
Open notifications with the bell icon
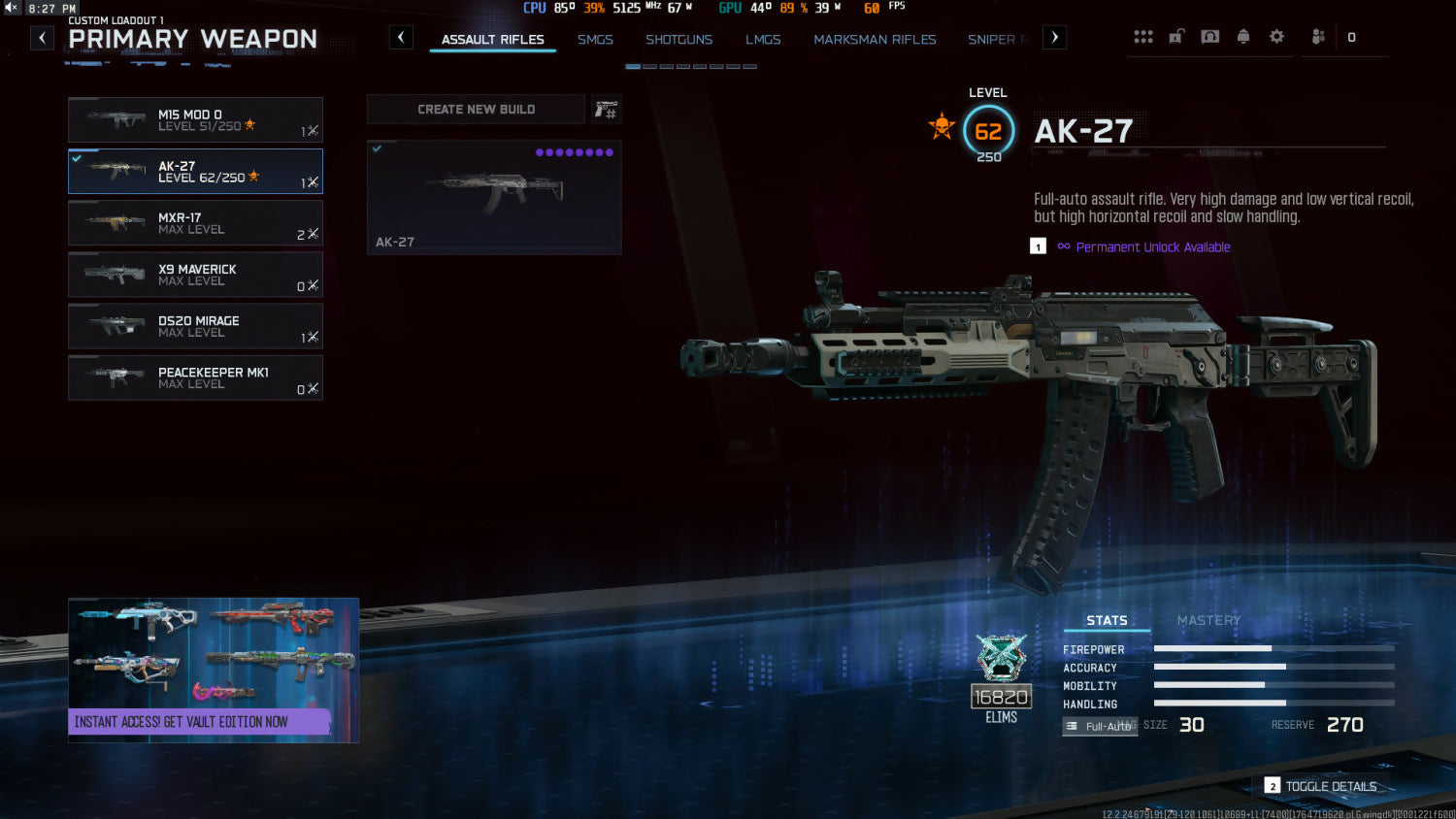pos(1243,37)
